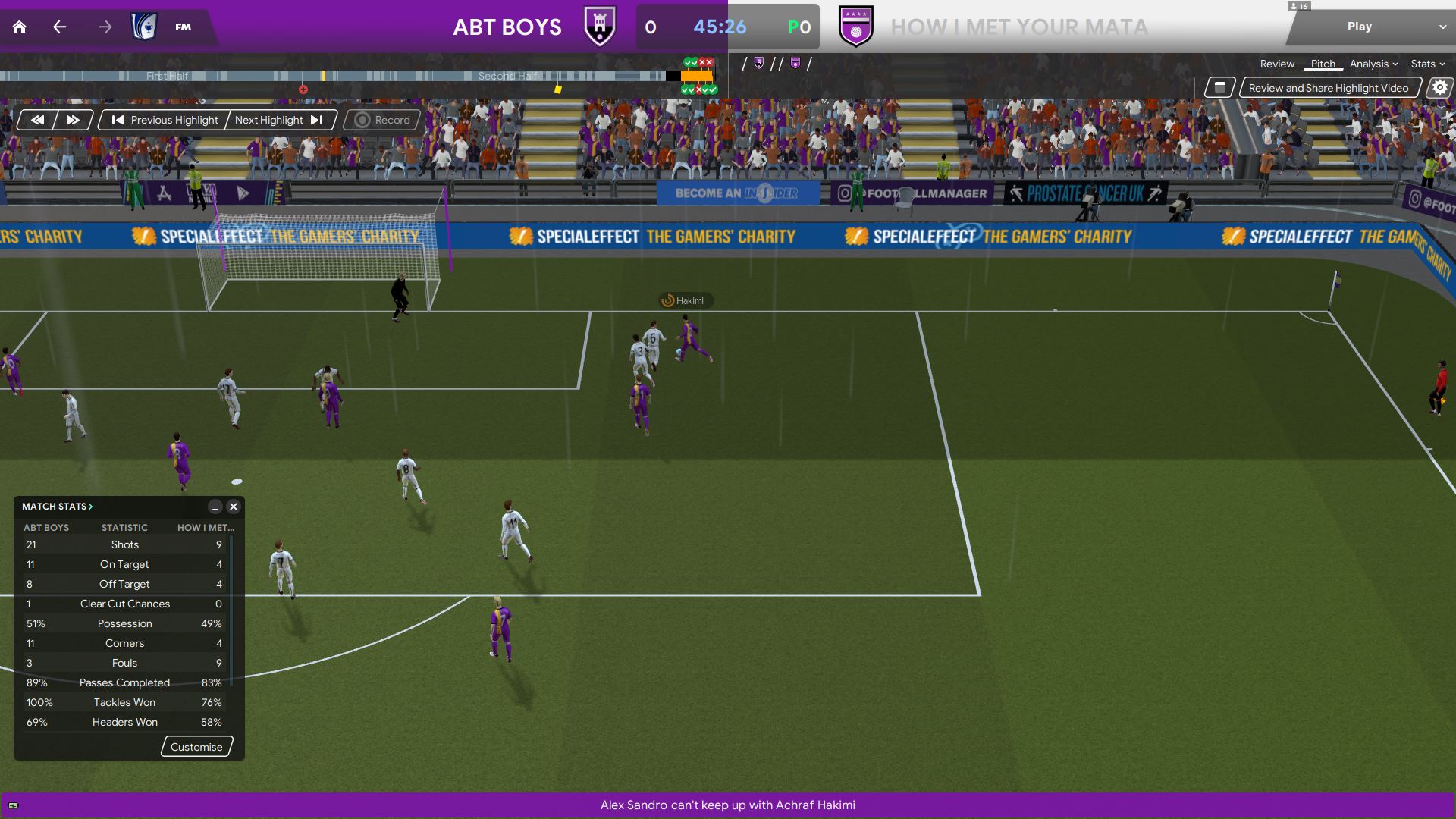Customise the match stats widget
The width and height of the screenshot is (1456, 819).
(196, 747)
